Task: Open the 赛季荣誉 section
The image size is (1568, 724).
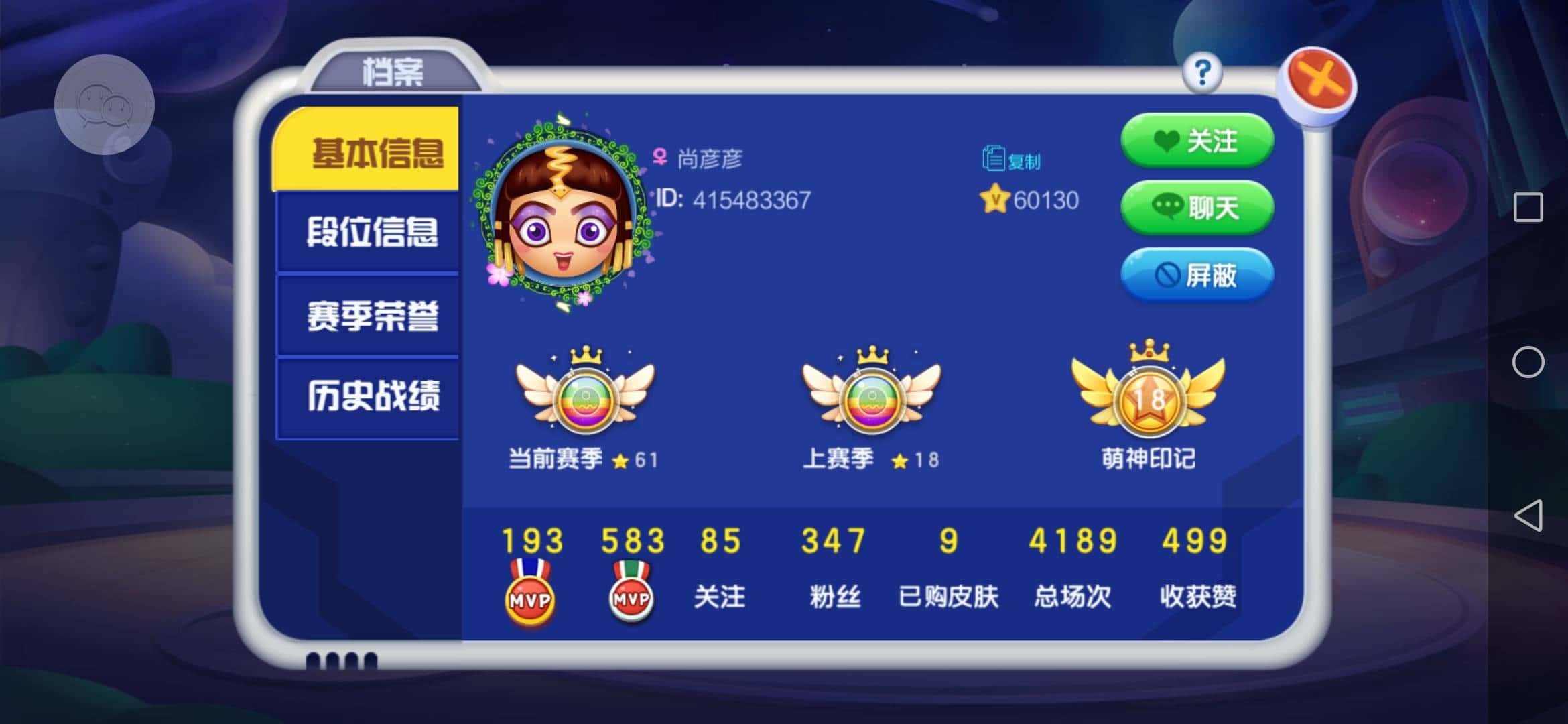Action: click(374, 315)
